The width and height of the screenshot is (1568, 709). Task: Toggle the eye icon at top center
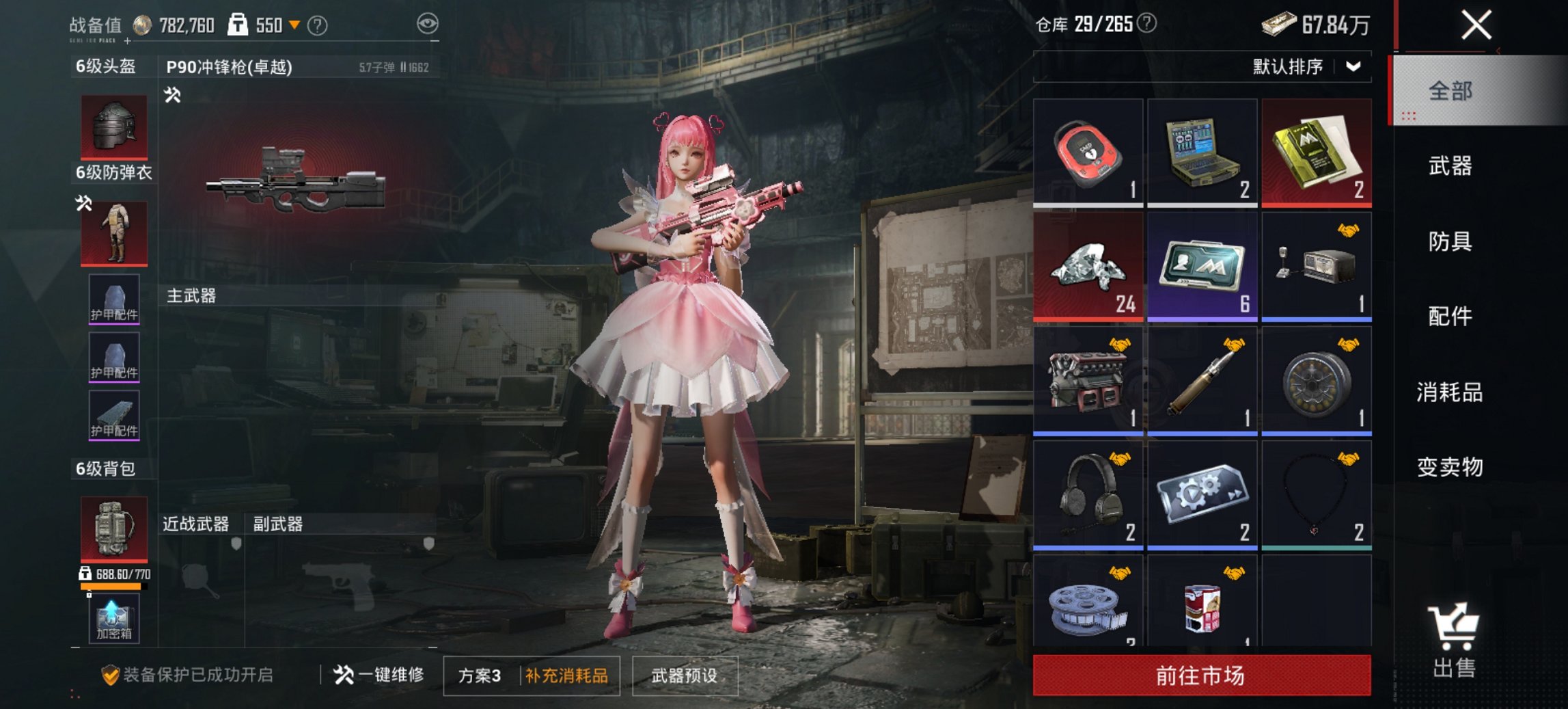pyautogui.click(x=427, y=23)
